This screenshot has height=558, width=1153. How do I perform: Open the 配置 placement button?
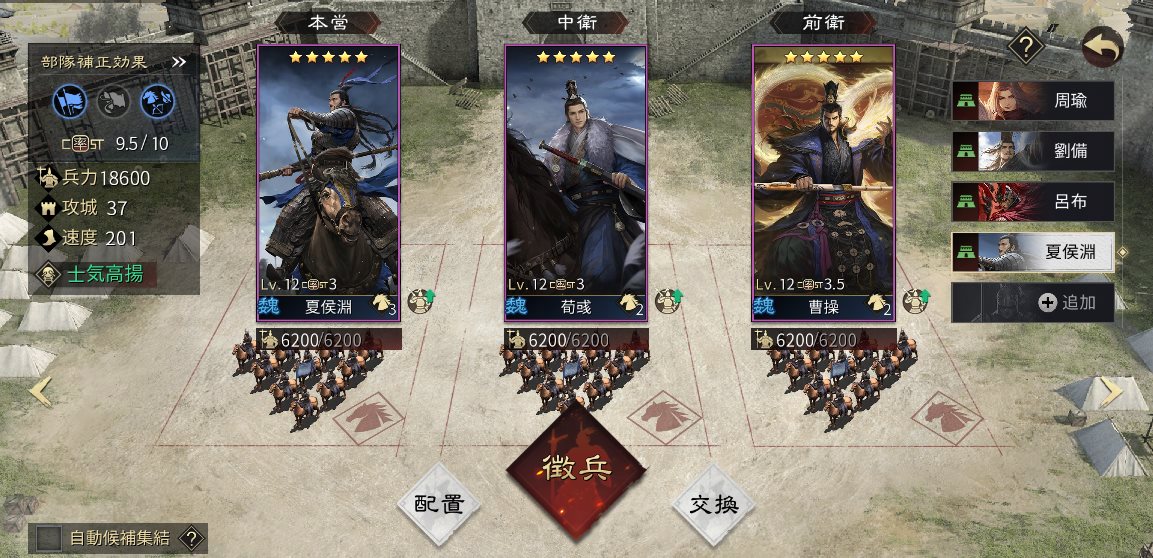[x=439, y=505]
